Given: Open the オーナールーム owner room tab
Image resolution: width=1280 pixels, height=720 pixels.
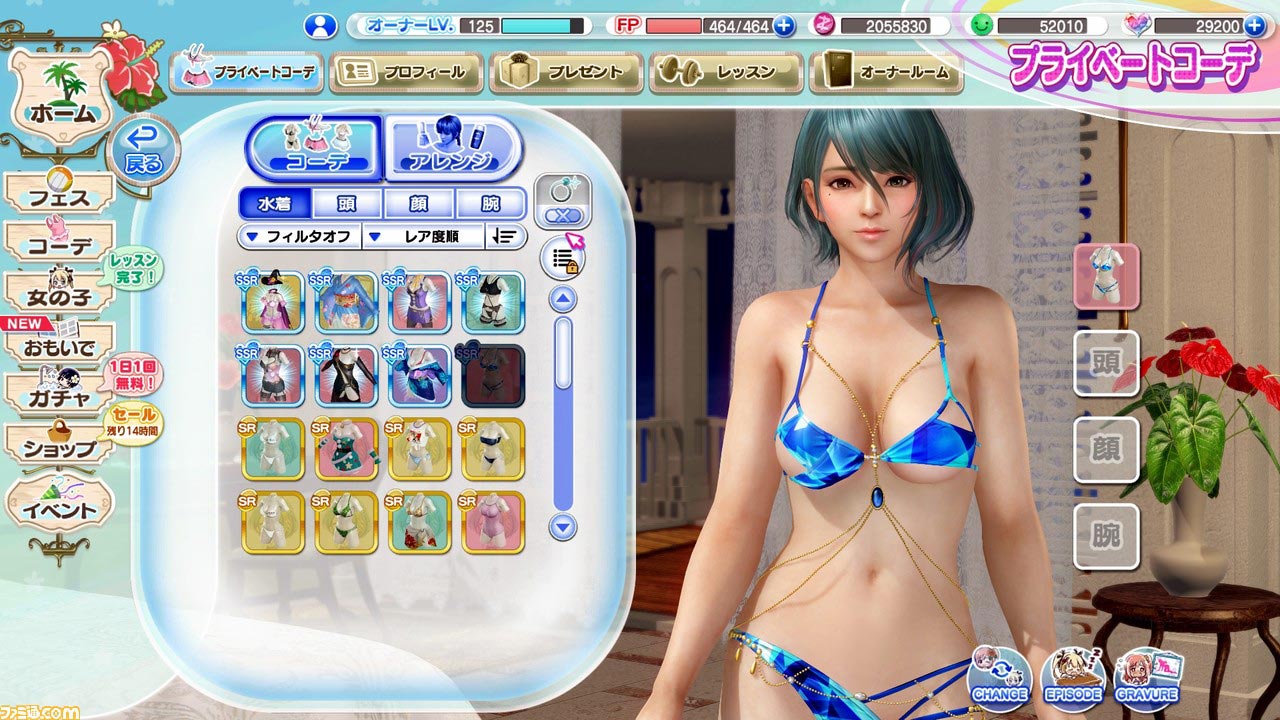Looking at the screenshot, I should click(x=886, y=73).
